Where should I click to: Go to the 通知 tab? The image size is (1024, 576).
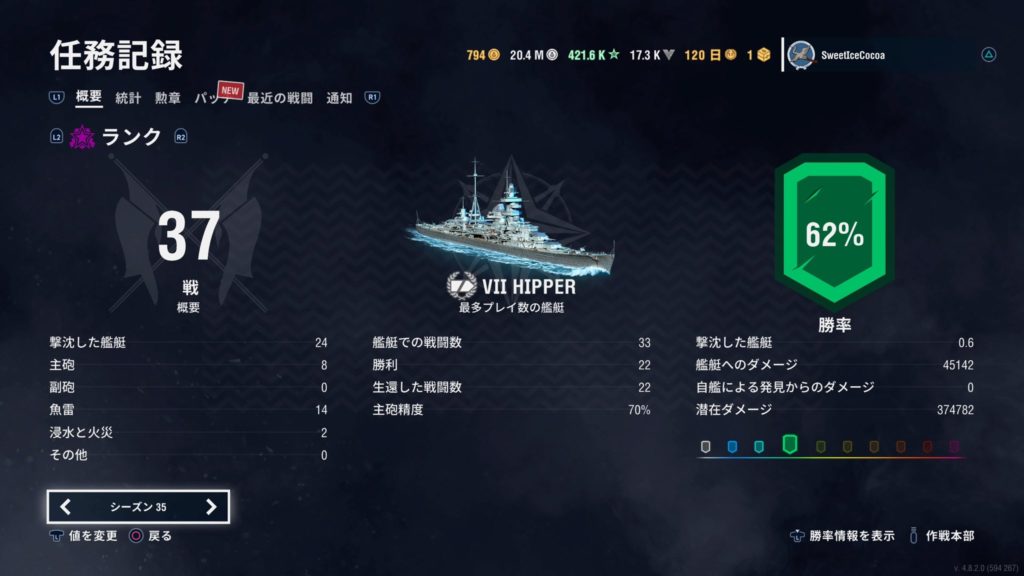[x=339, y=98]
